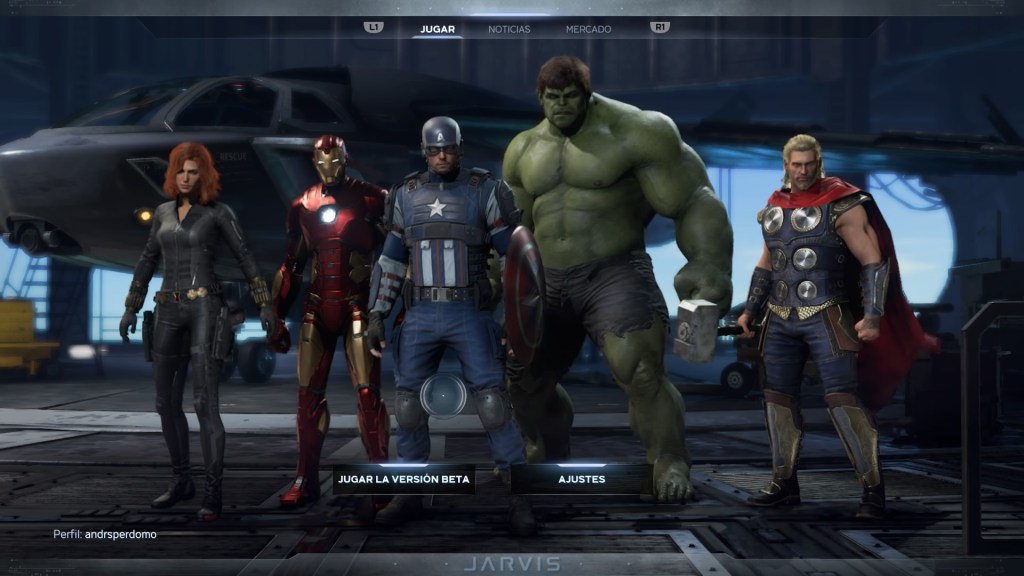The height and width of the screenshot is (576, 1024).
Task: Select Jugar la Versión Beta
Action: (403, 479)
